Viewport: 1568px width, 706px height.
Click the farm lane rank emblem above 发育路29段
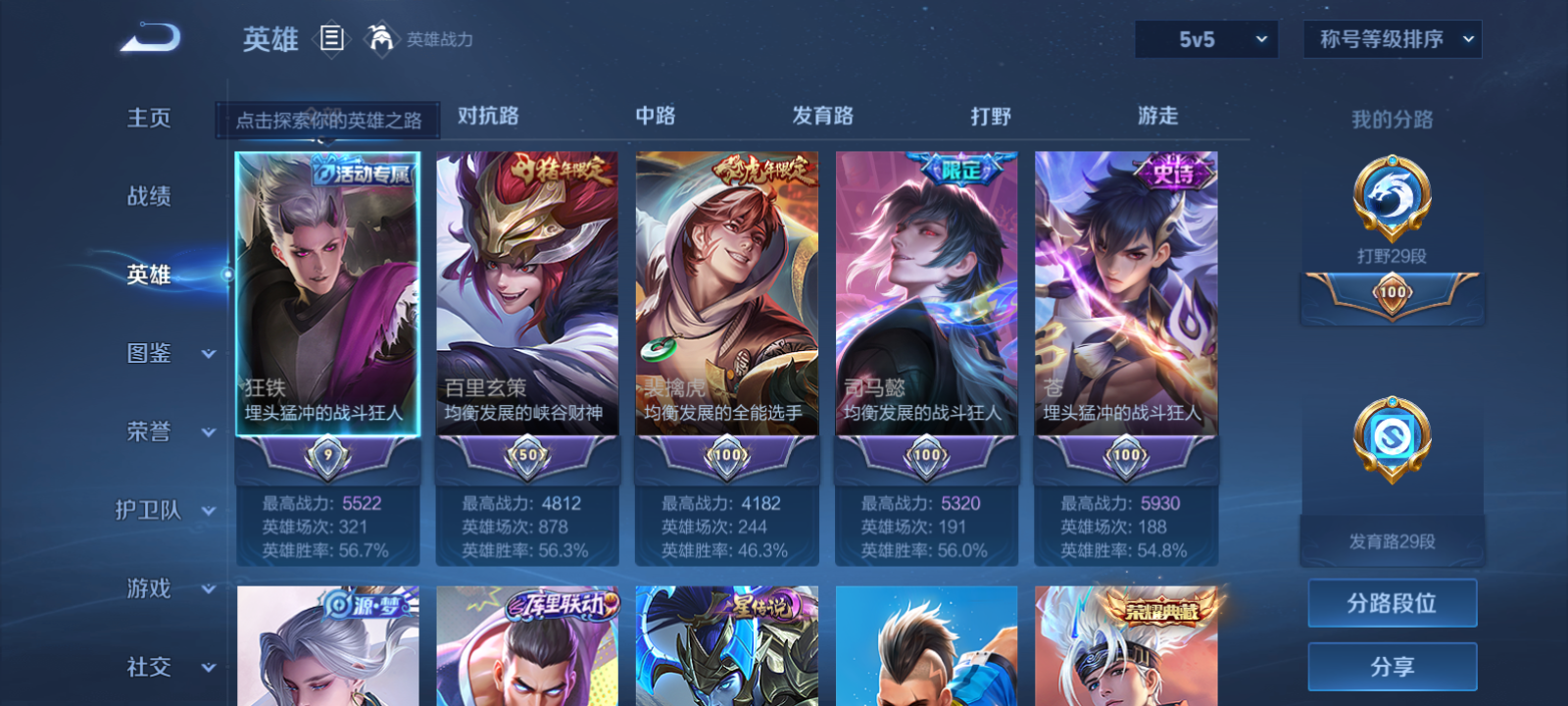(x=1393, y=439)
